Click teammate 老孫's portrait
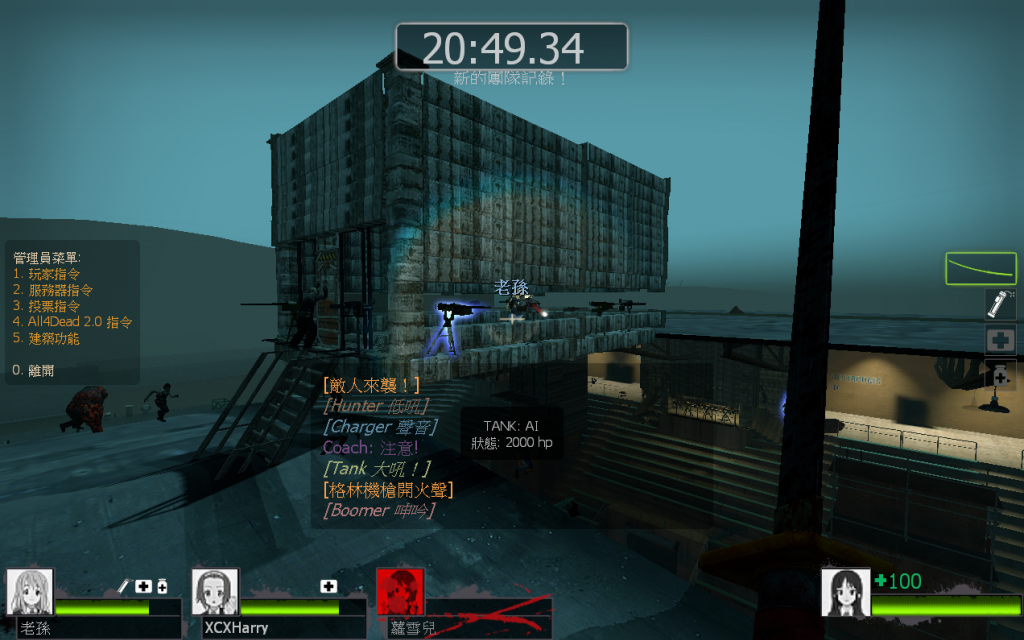Viewport: 1024px width, 640px height. tap(30, 592)
